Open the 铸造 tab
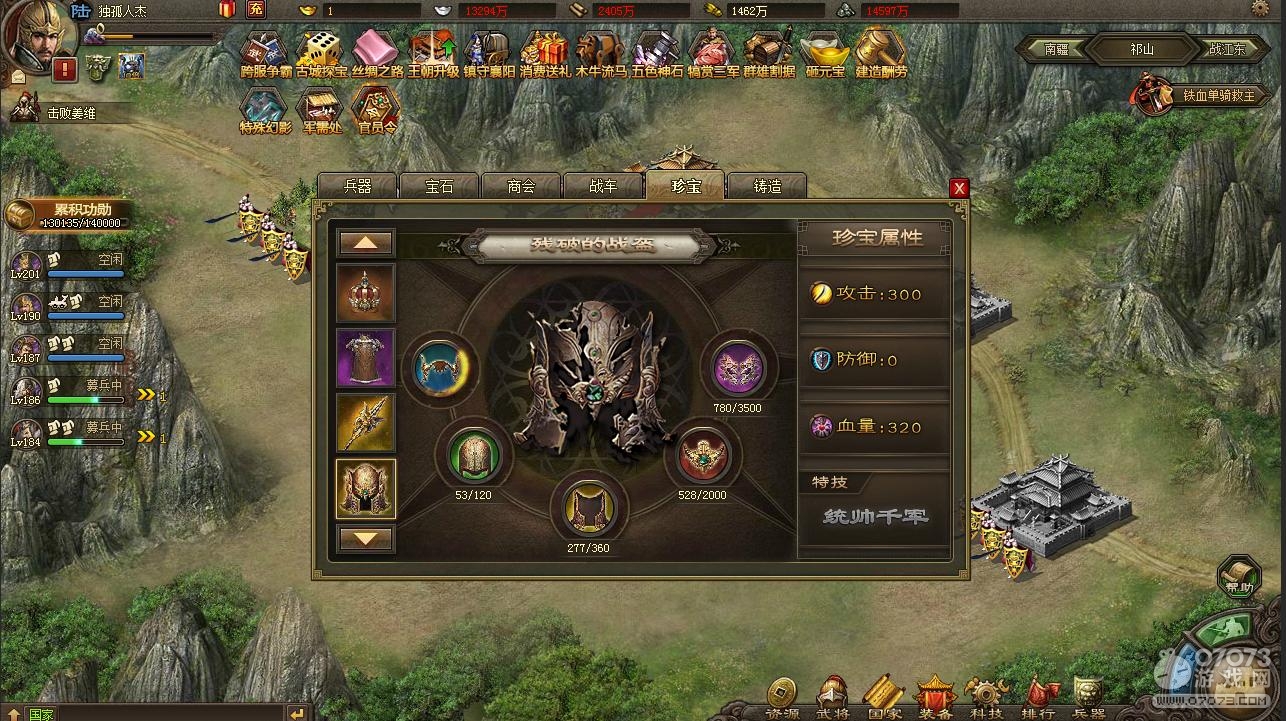Viewport: 1286px width, 721px height. click(x=767, y=186)
